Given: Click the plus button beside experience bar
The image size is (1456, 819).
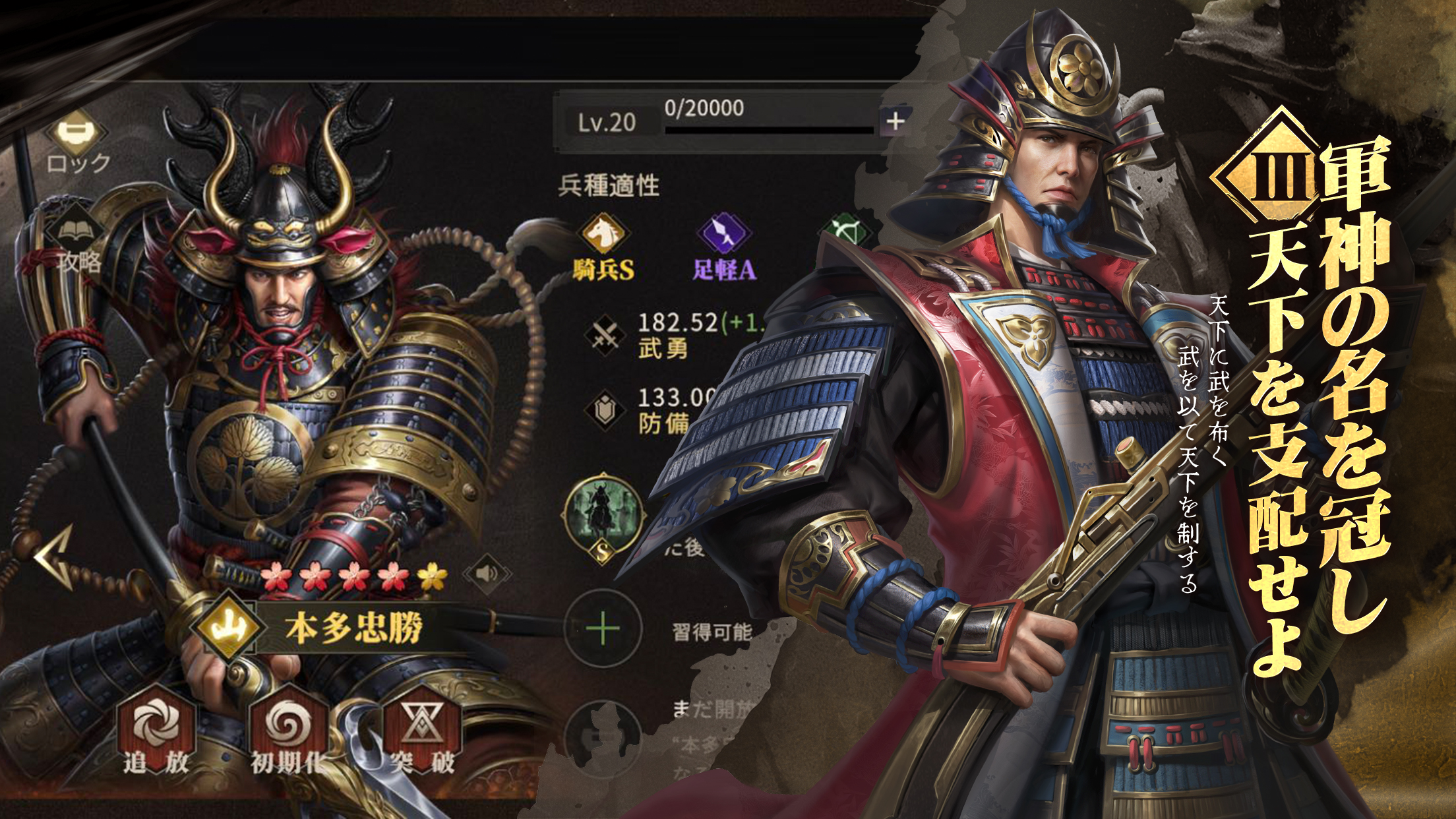Looking at the screenshot, I should (x=894, y=121).
